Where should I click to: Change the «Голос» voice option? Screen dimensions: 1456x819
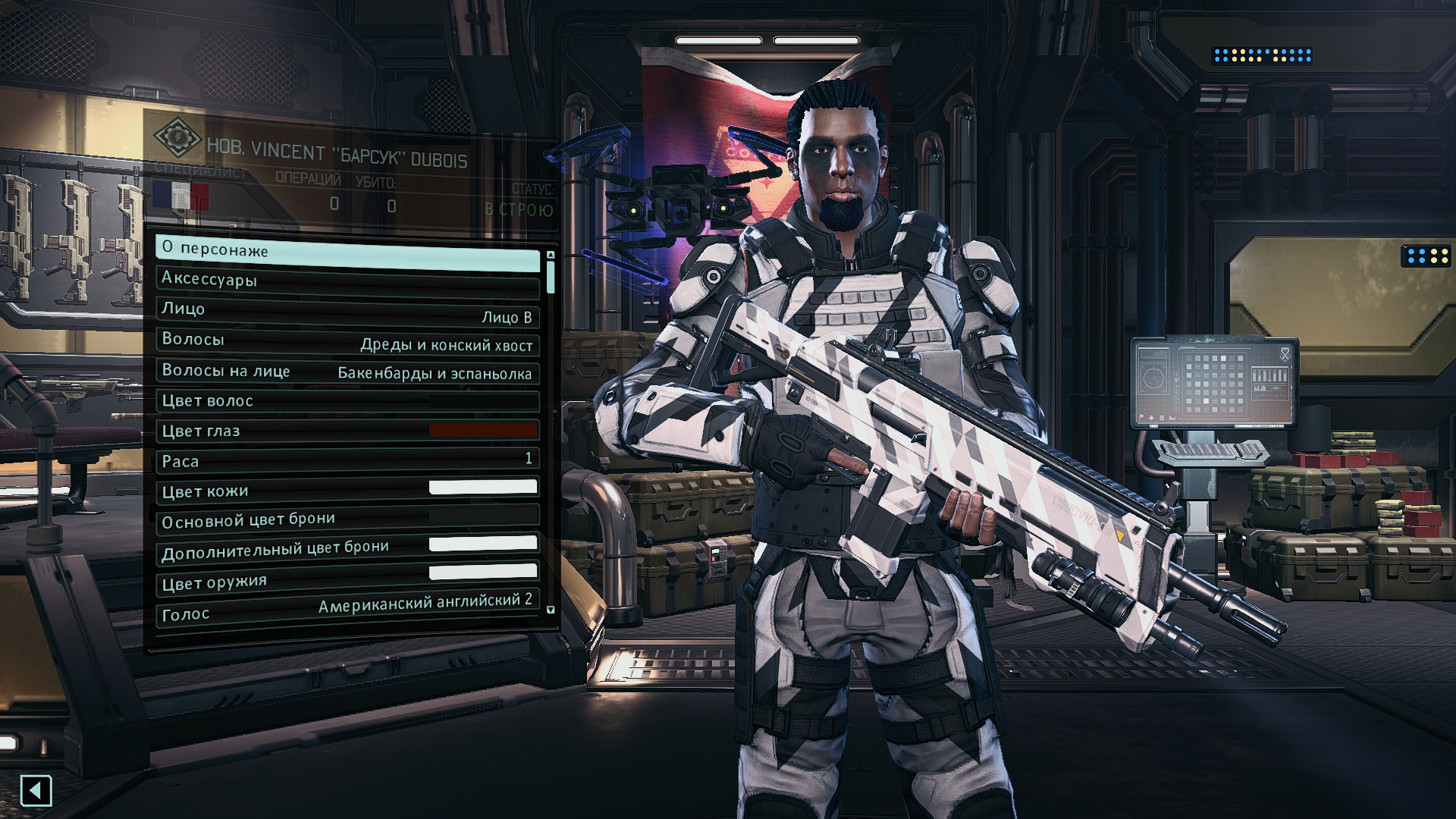347,609
